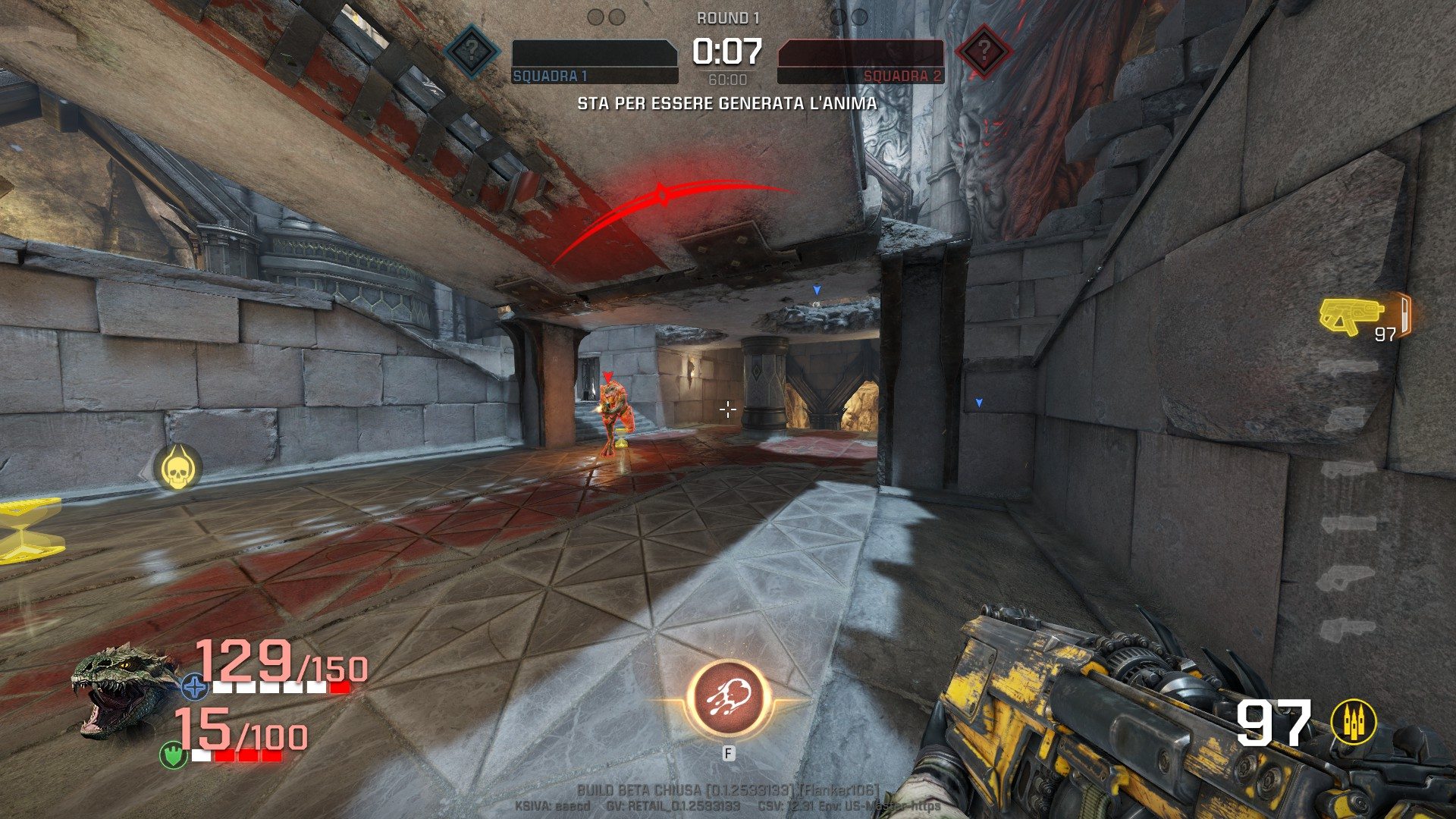
Task: Click the red Squadra 2 team emblem
Action: 984,52
